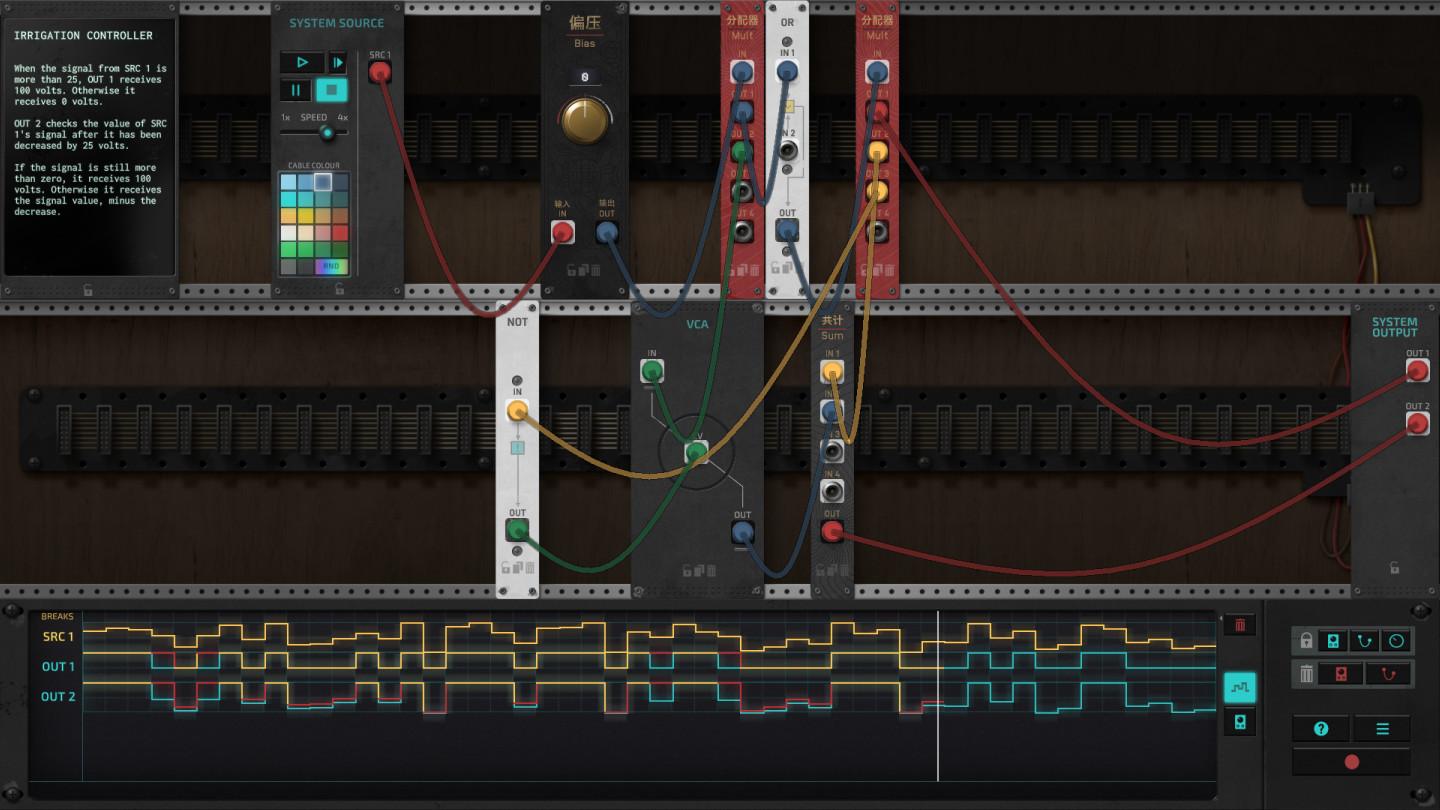The image size is (1440, 810).
Task: Open the hamburger menu icon
Action: coord(1384,727)
